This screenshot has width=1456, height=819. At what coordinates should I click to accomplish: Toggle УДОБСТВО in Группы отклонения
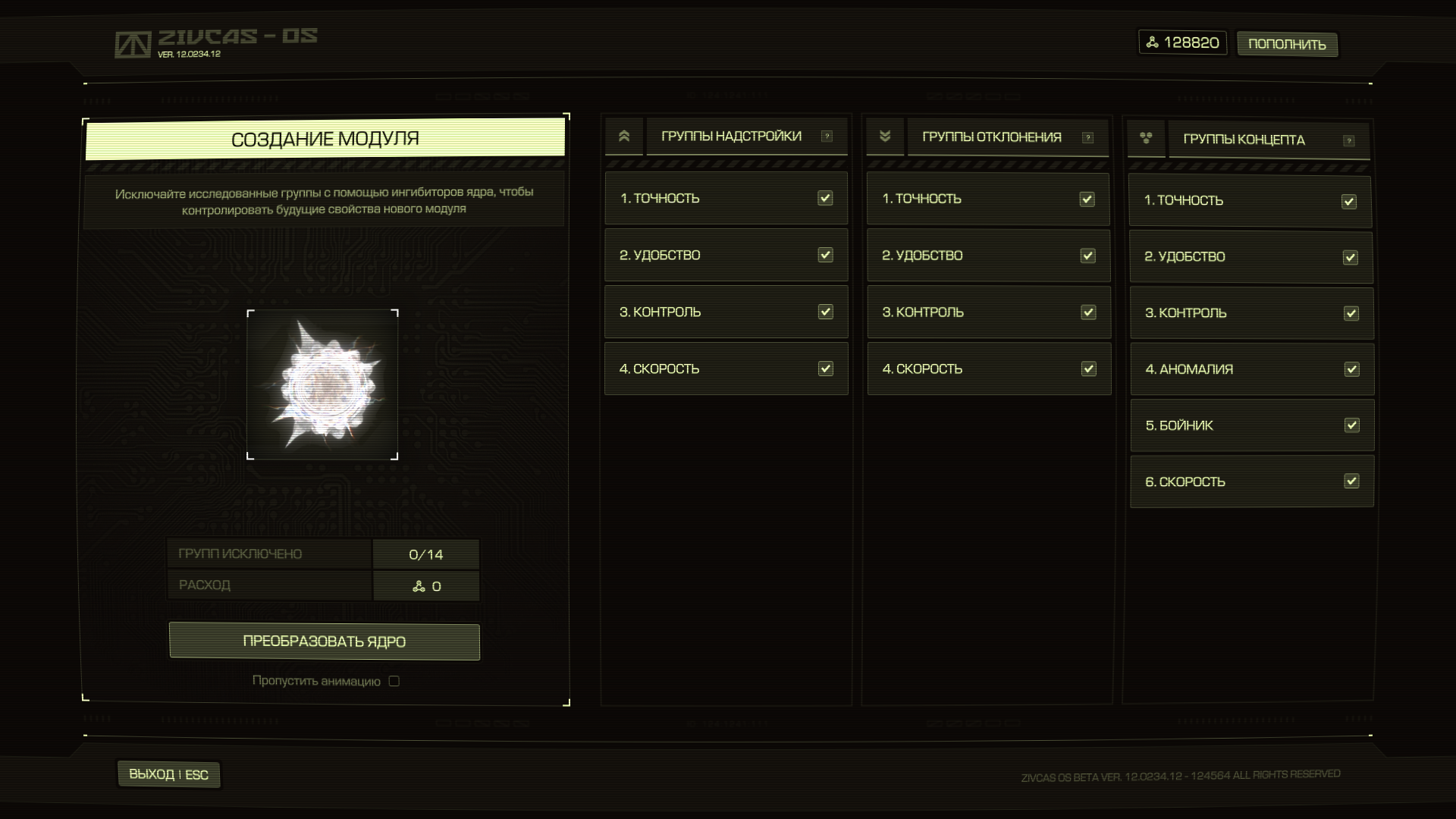1087,256
